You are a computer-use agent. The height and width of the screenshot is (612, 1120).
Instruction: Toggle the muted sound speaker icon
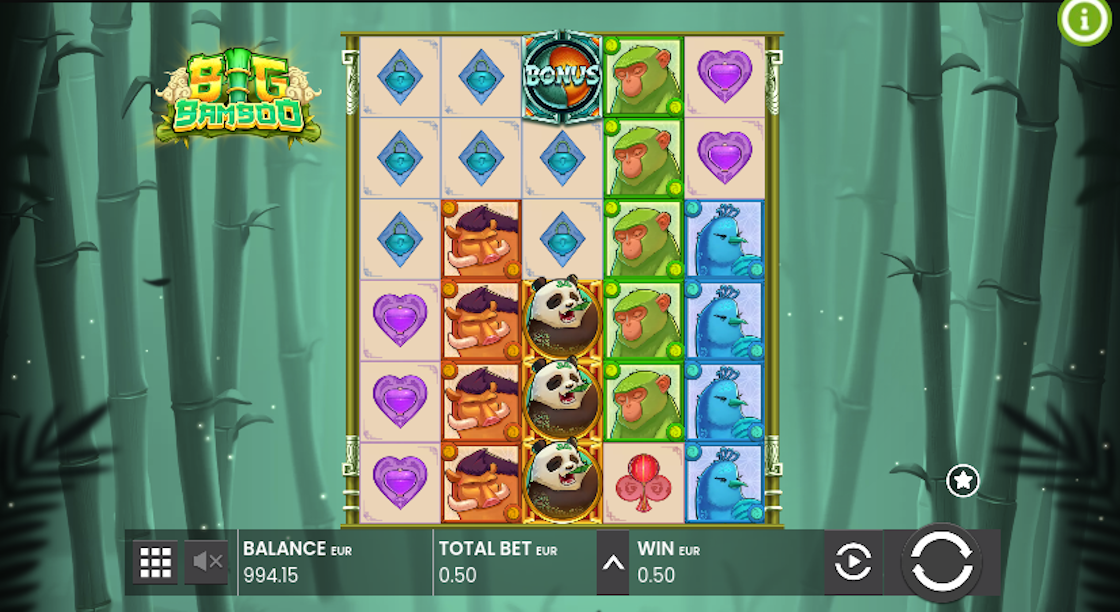(x=208, y=562)
